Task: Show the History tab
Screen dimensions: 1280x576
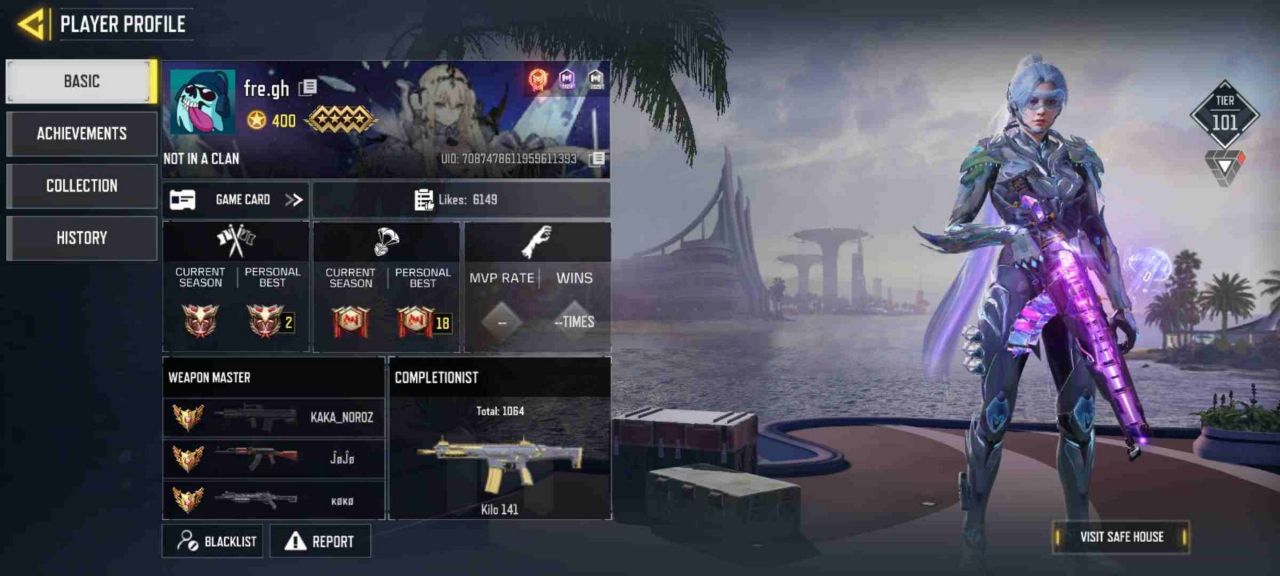Action: coord(81,238)
